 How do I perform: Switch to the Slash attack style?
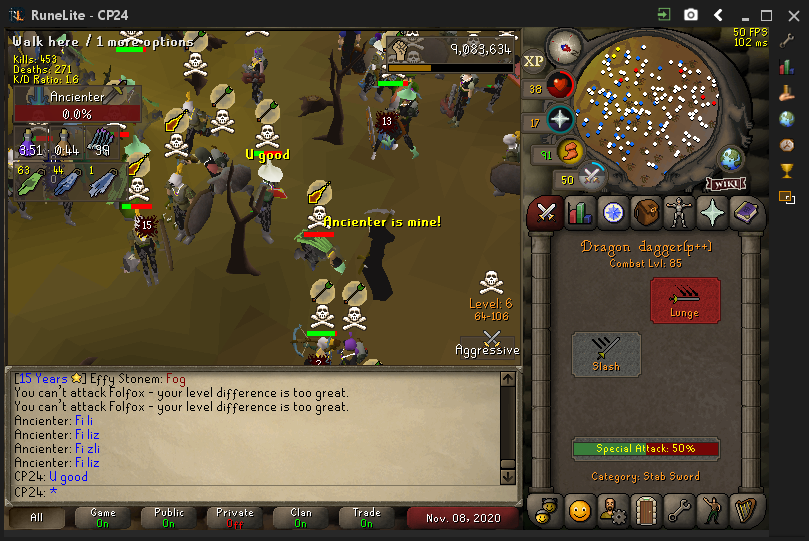[x=606, y=354]
